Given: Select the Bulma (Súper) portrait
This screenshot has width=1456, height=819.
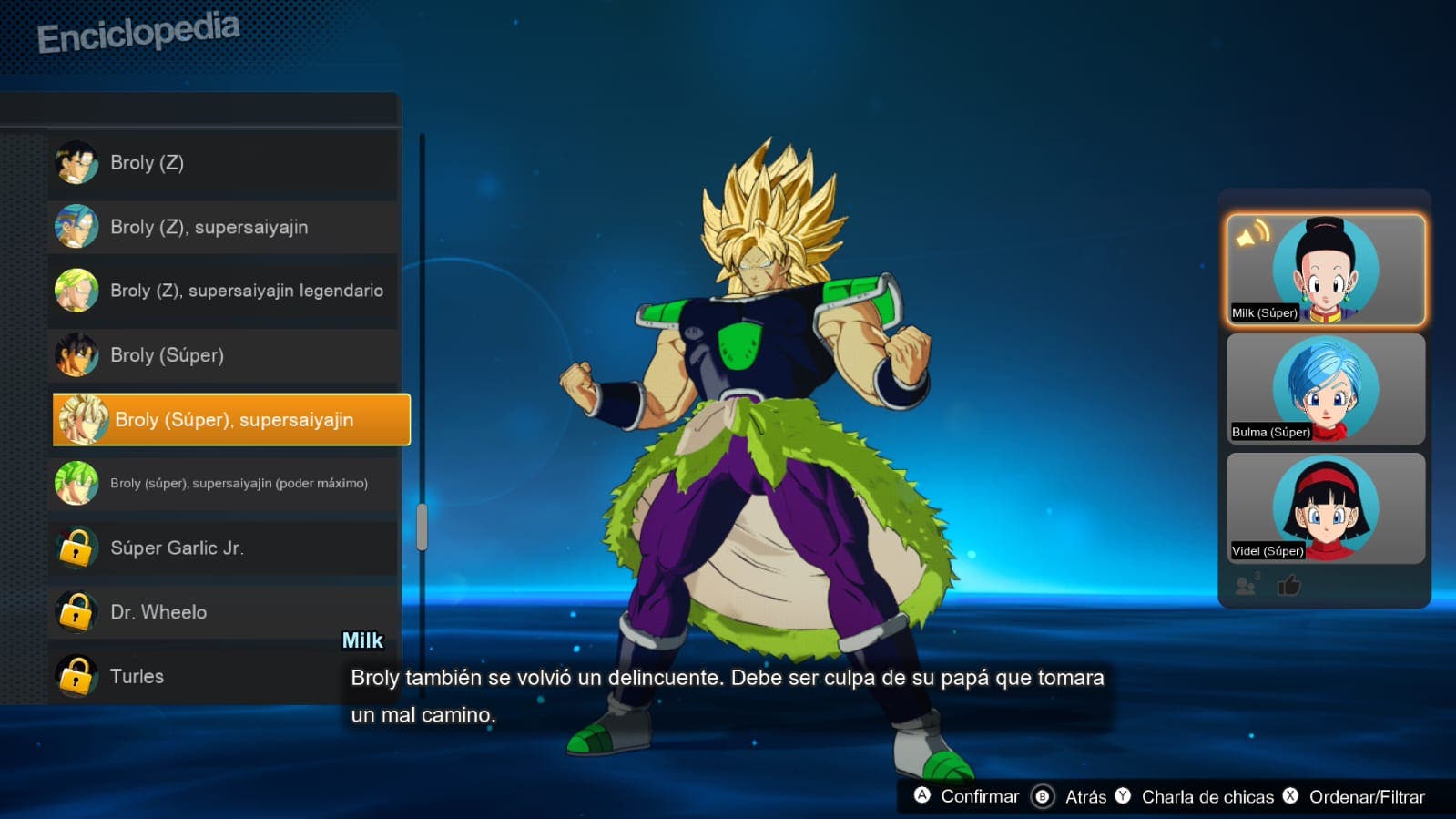Looking at the screenshot, I should point(1325,387).
